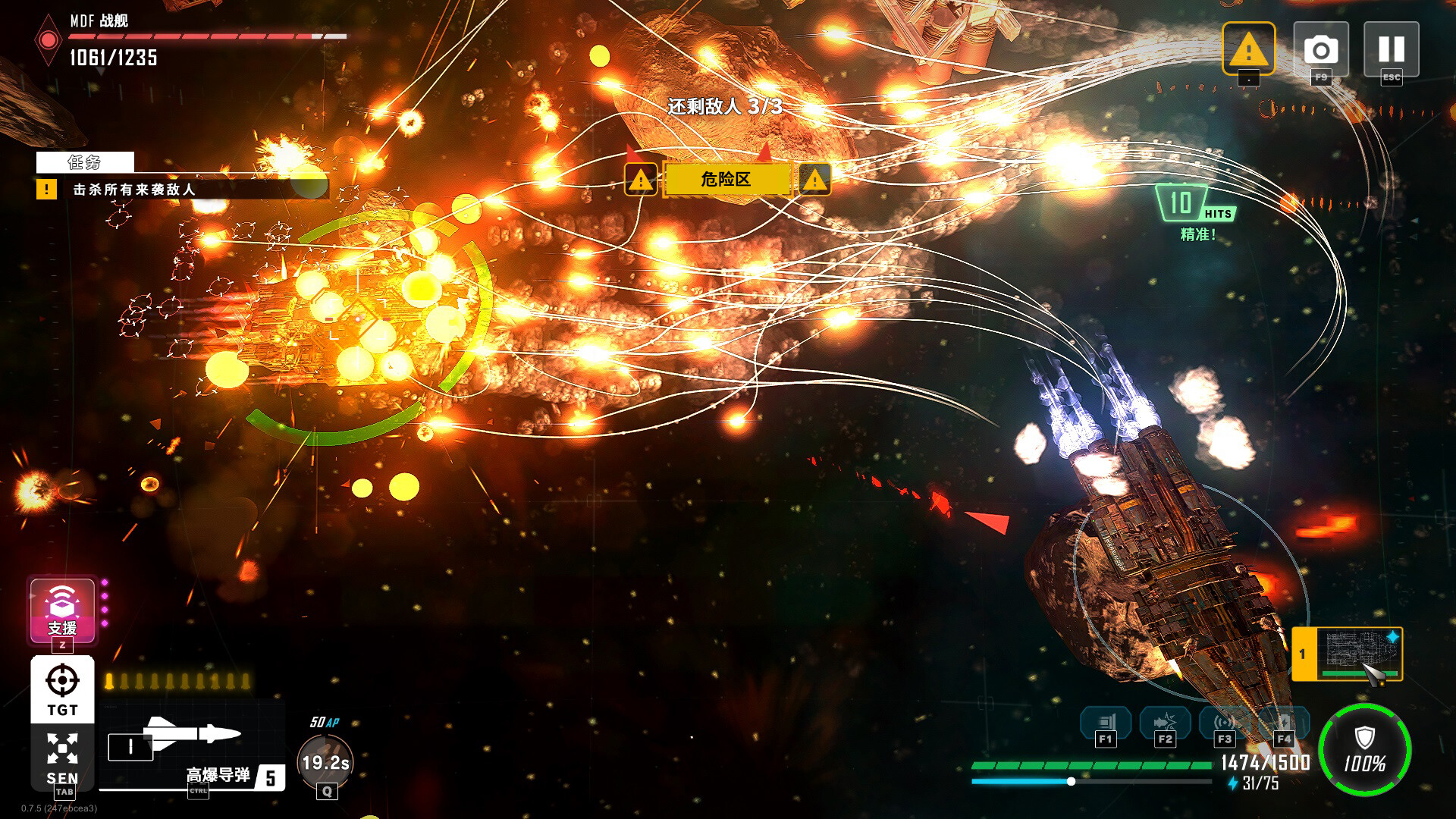Screen dimensions: 1456x819
Task: Use the battery charge skill icon
Action: 1283,723
